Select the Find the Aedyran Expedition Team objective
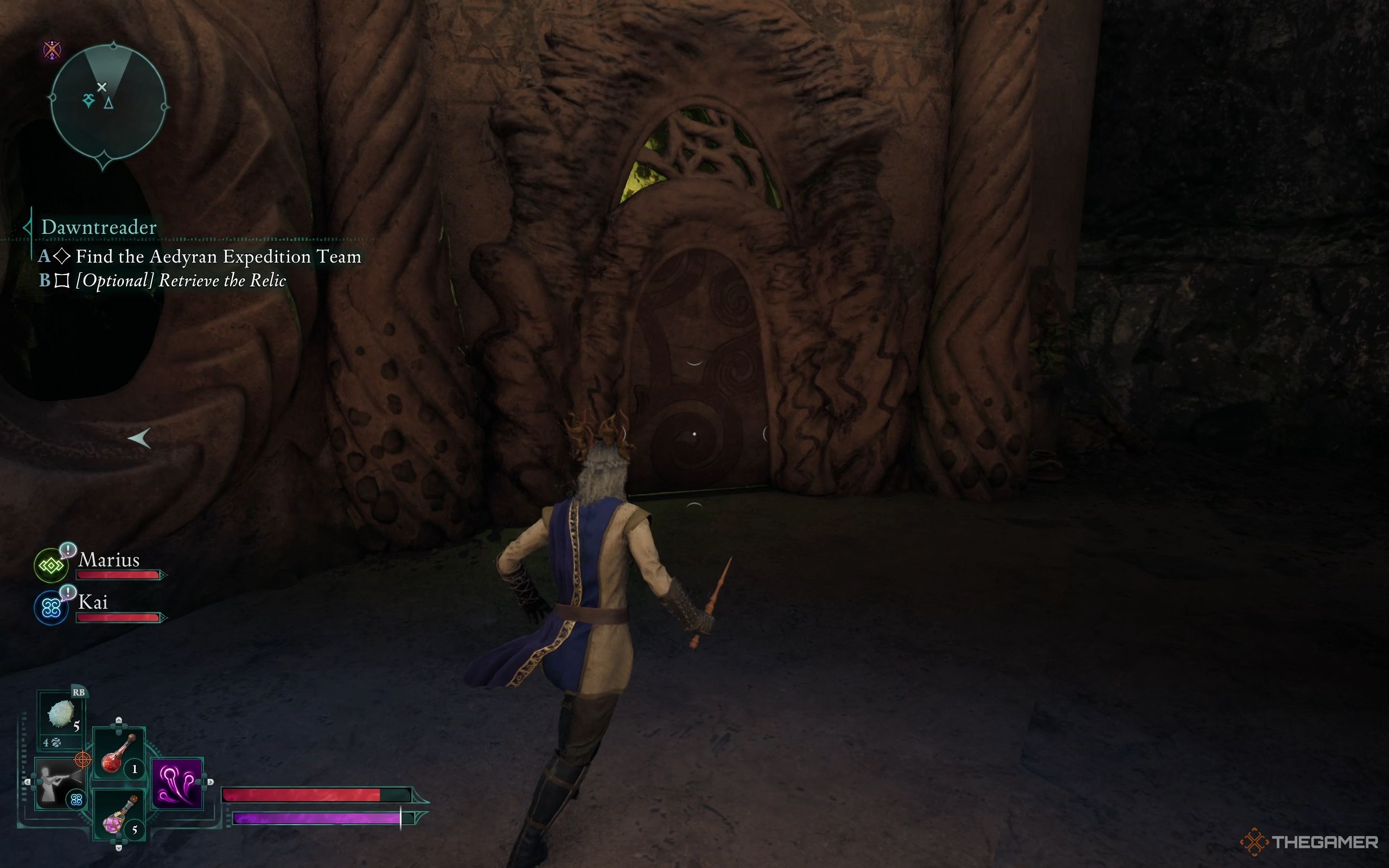The image size is (1389, 868). (x=218, y=256)
